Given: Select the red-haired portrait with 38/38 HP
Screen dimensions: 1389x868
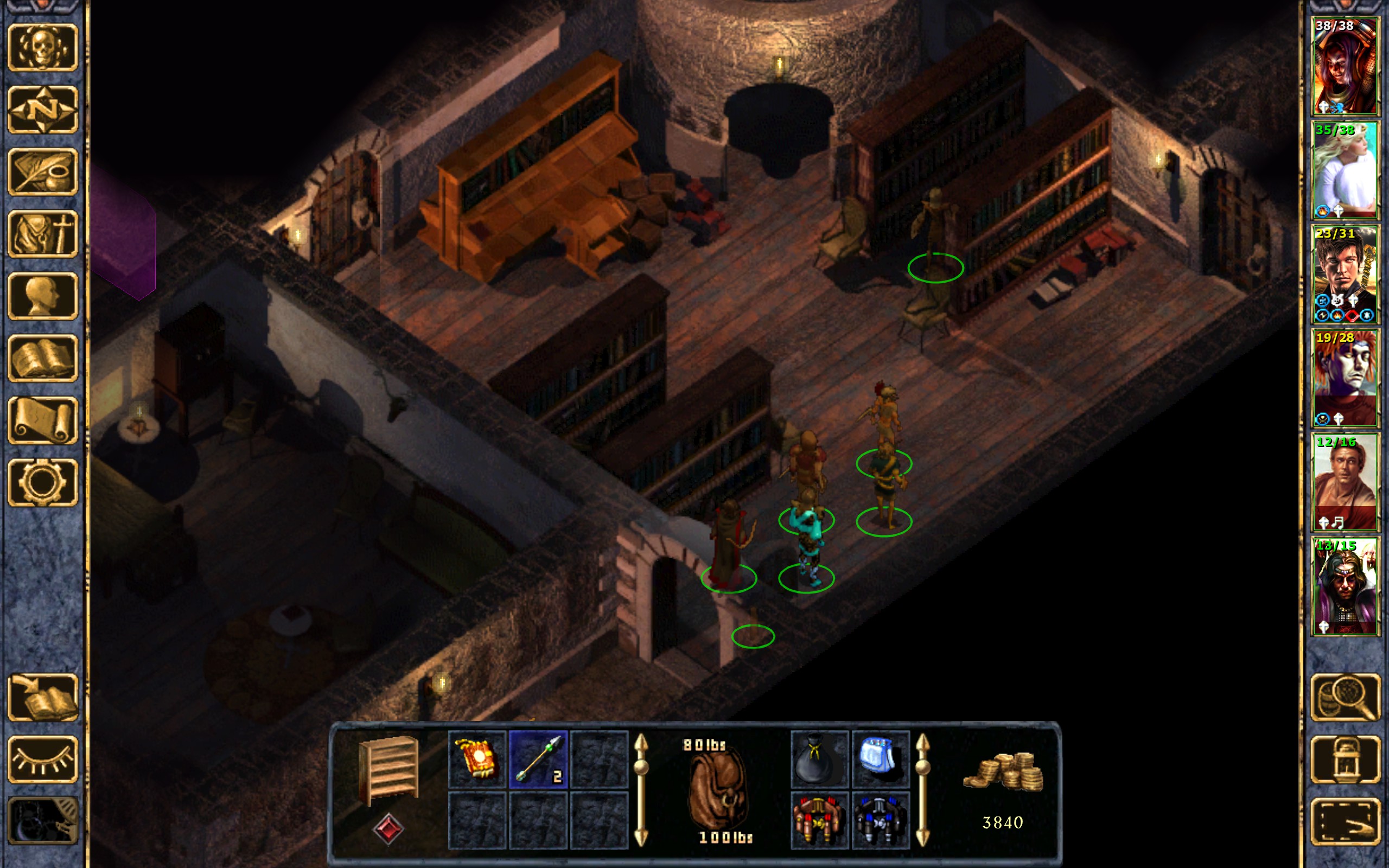Looking at the screenshot, I should coord(1345,66).
